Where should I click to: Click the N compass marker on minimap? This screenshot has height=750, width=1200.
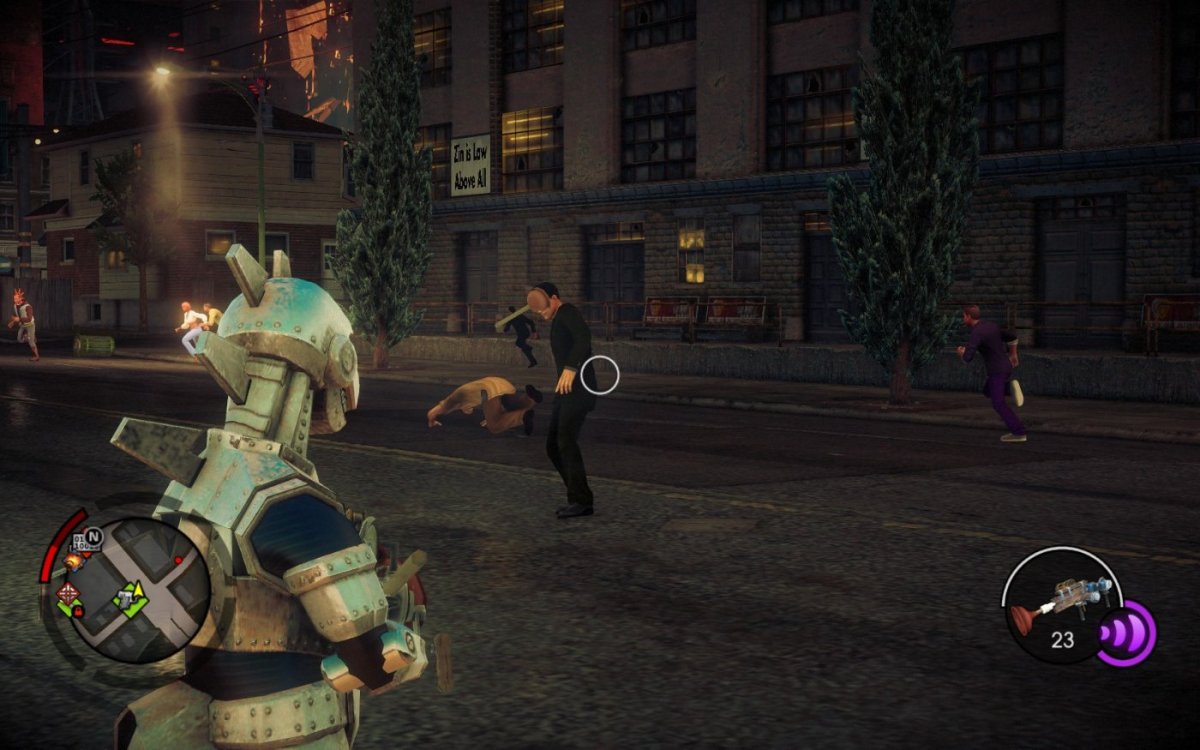tap(94, 538)
